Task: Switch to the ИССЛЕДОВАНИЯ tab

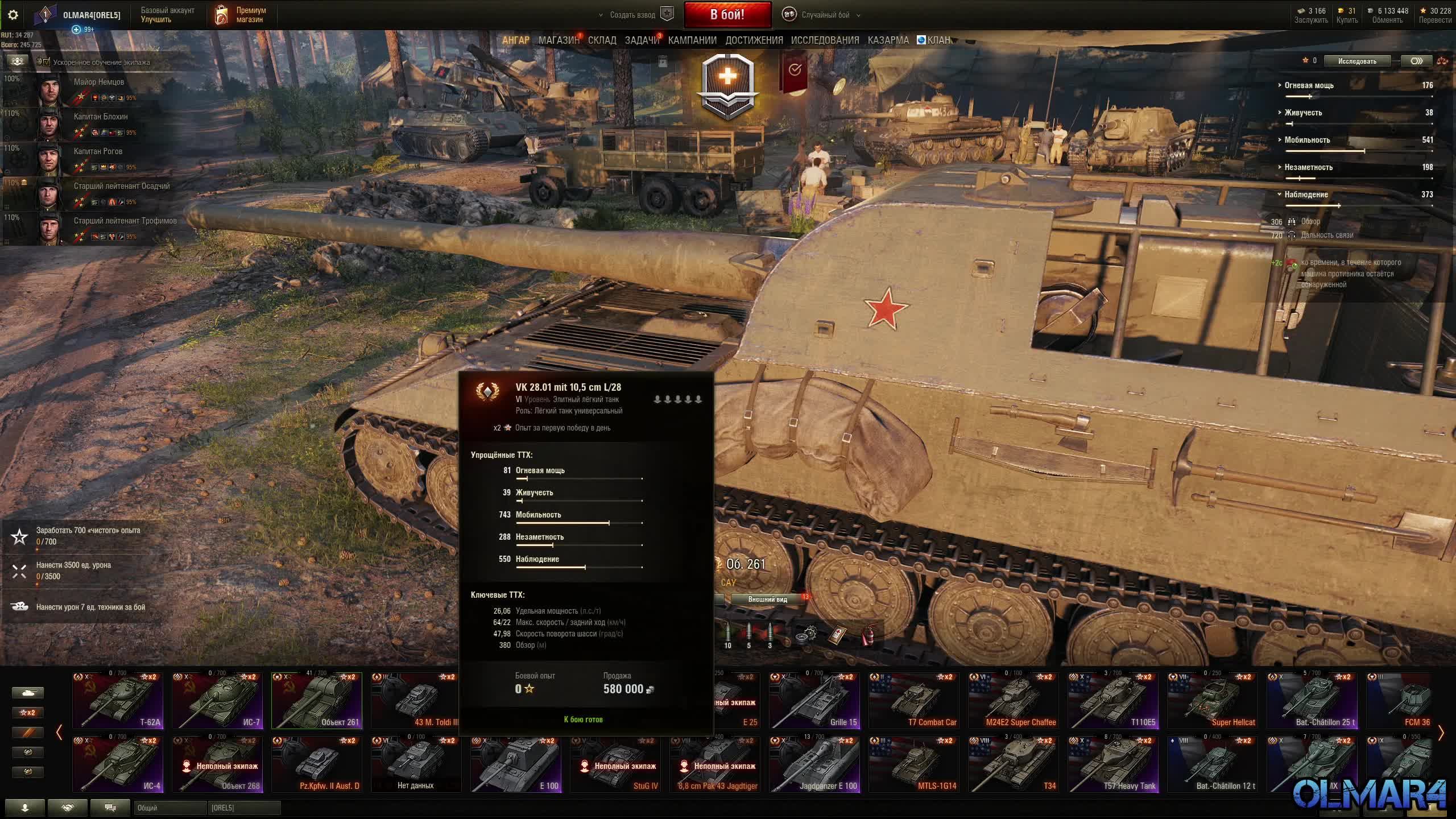Action: [x=825, y=40]
